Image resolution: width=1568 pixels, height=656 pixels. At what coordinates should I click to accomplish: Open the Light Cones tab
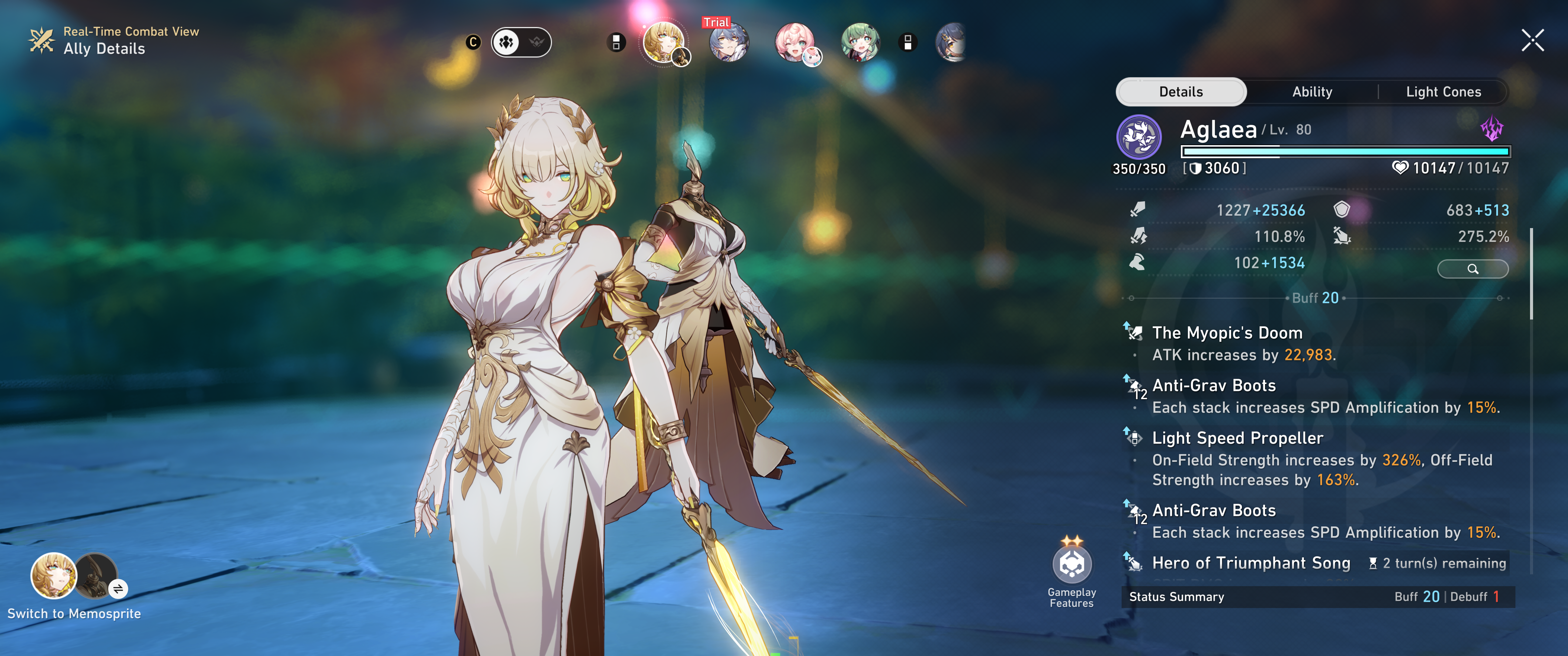[x=1442, y=92]
